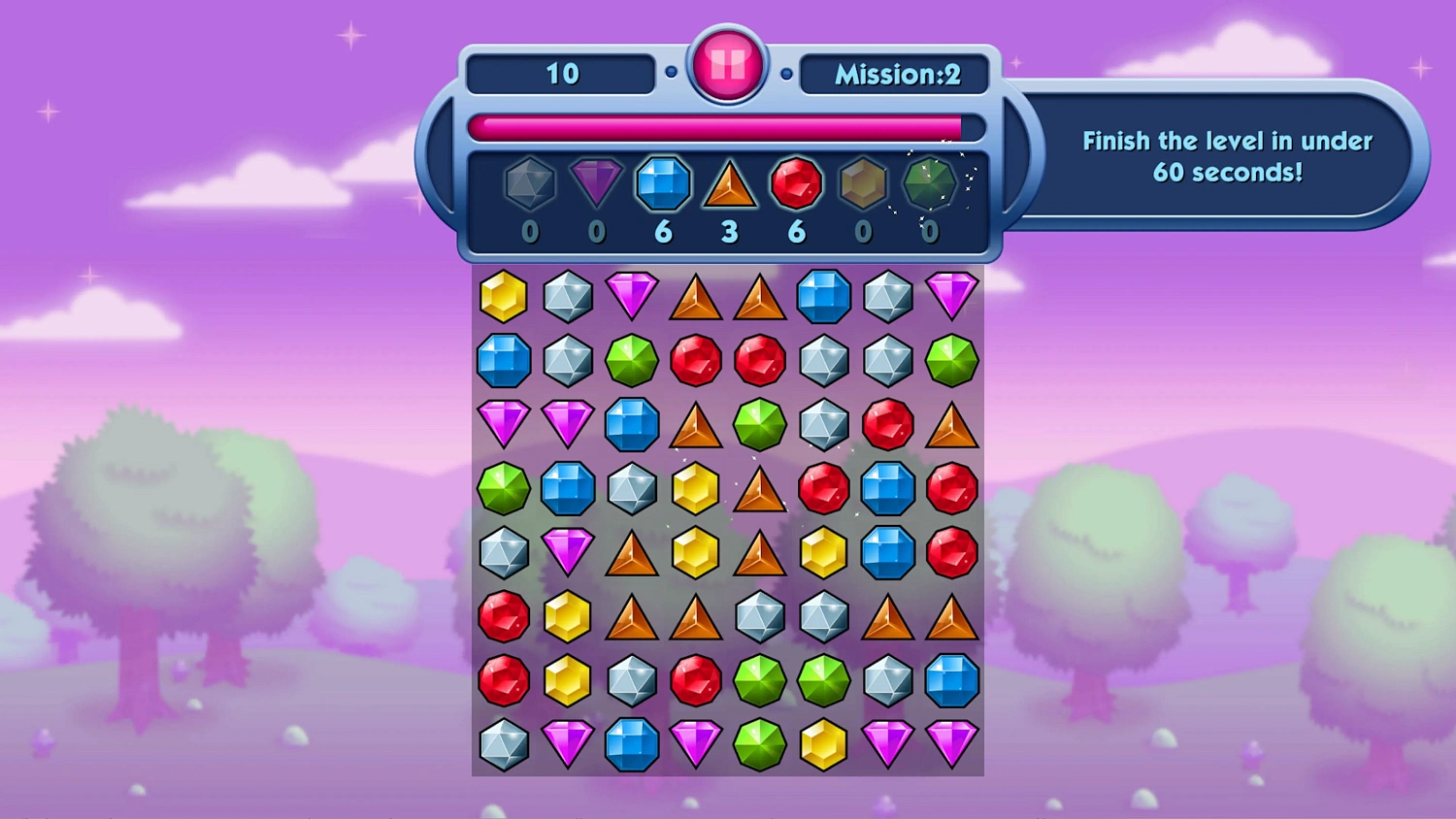Select the purple gem in the bottom-right corner
Viewport: 1456px width, 819px height.
point(951,743)
